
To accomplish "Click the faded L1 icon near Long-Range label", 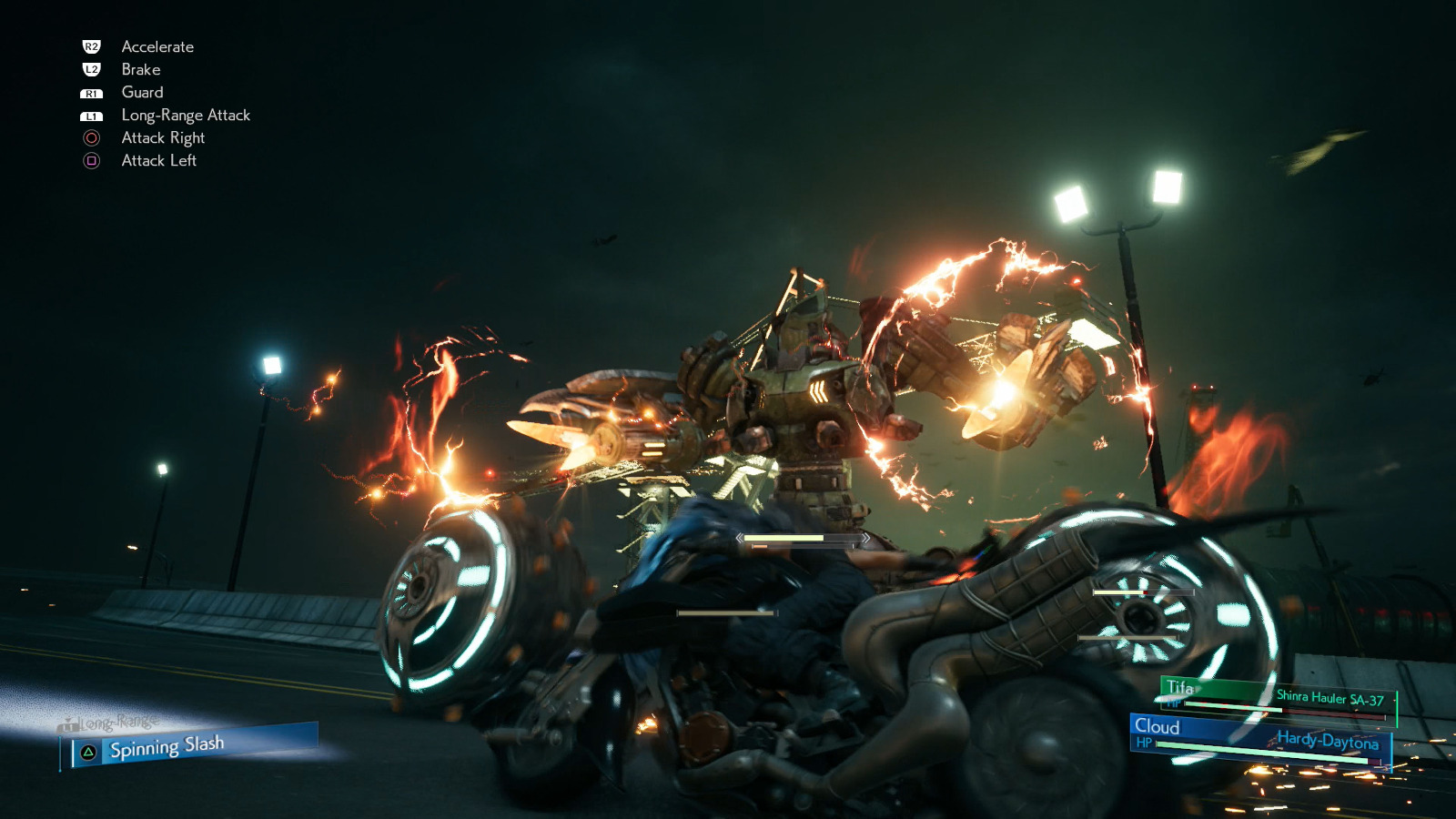I will click(x=67, y=726).
